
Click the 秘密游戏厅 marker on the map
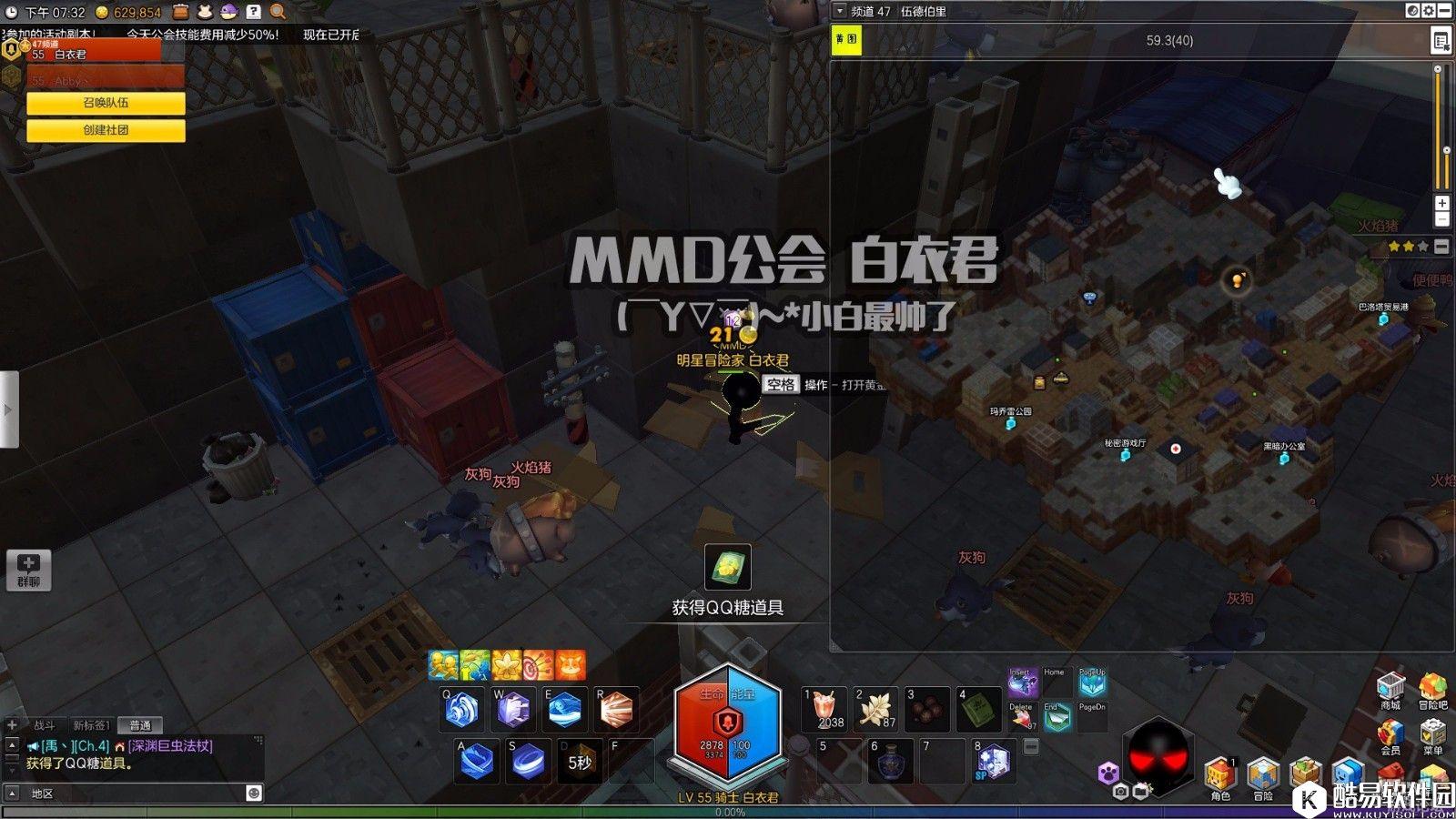(1125, 454)
